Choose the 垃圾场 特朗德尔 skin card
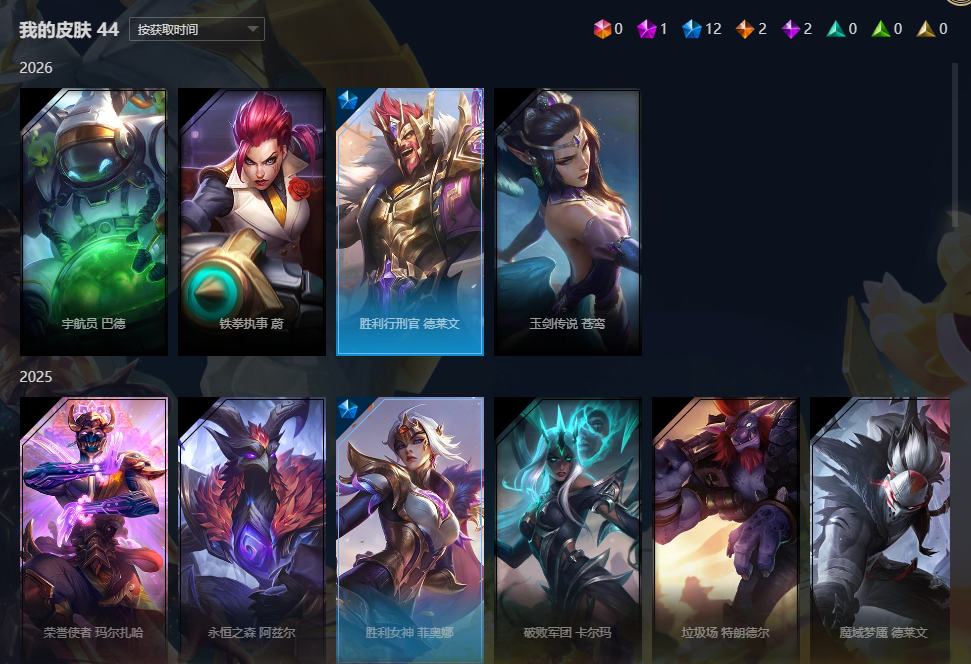971x664 pixels. click(725, 528)
